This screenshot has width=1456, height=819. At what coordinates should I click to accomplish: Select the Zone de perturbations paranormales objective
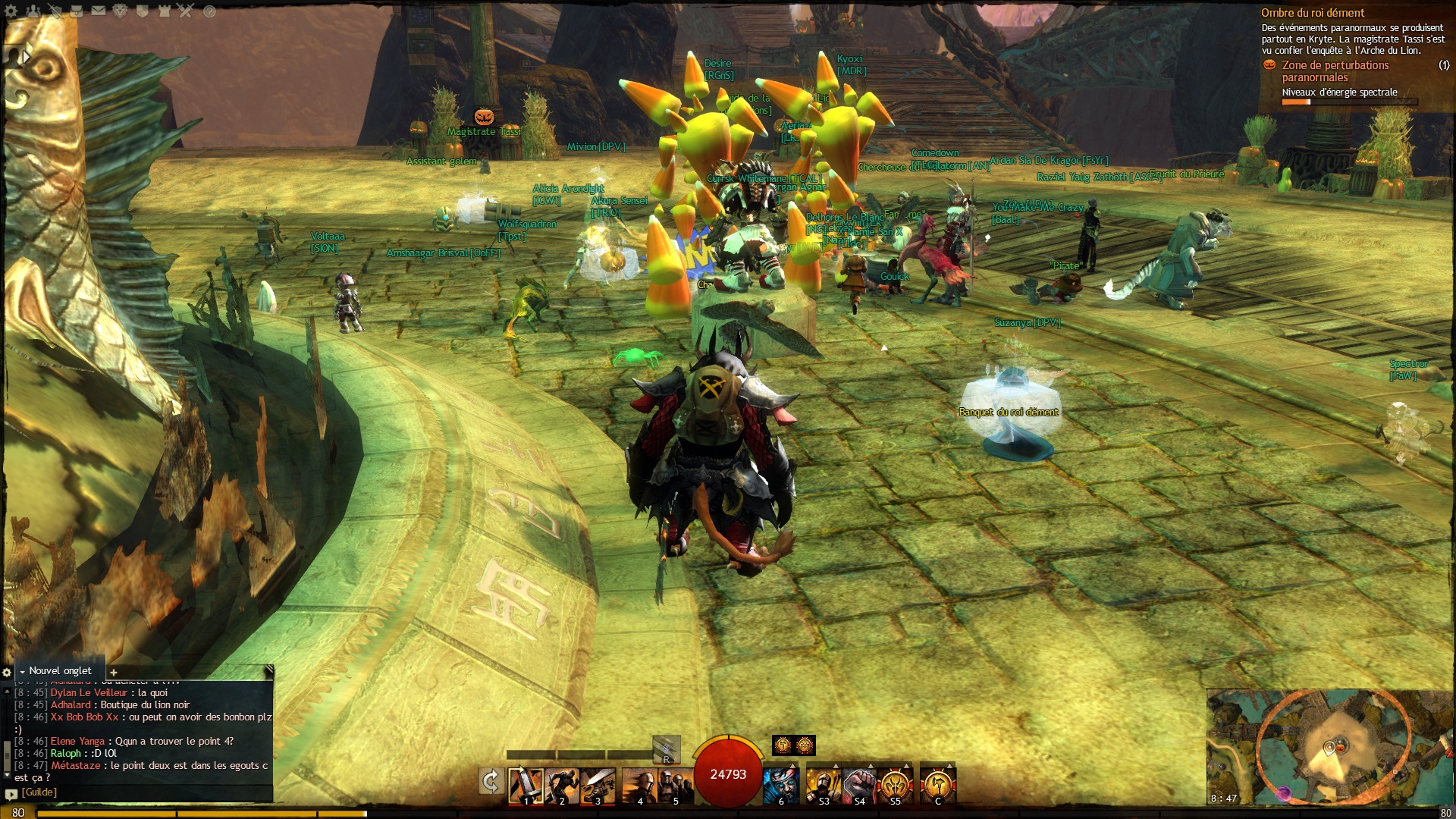click(x=1335, y=71)
